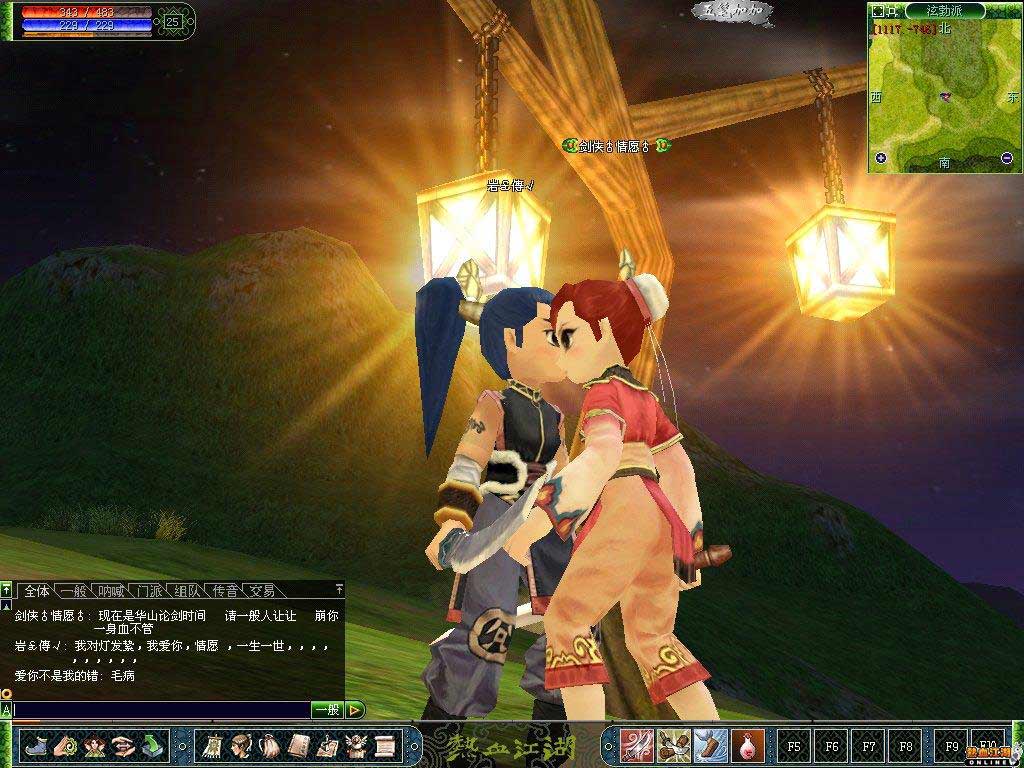The image size is (1024, 768).
Task: Zoom in the minimap with plus button
Action: click(881, 158)
